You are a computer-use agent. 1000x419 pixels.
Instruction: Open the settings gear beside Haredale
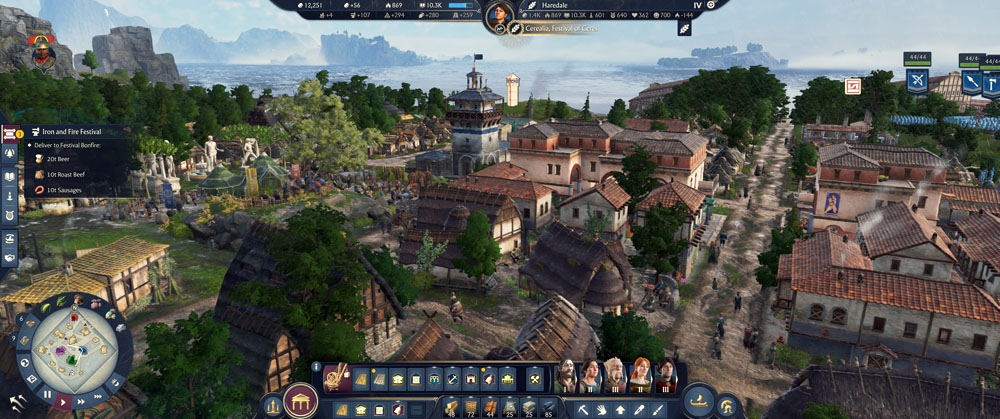coord(711,5)
